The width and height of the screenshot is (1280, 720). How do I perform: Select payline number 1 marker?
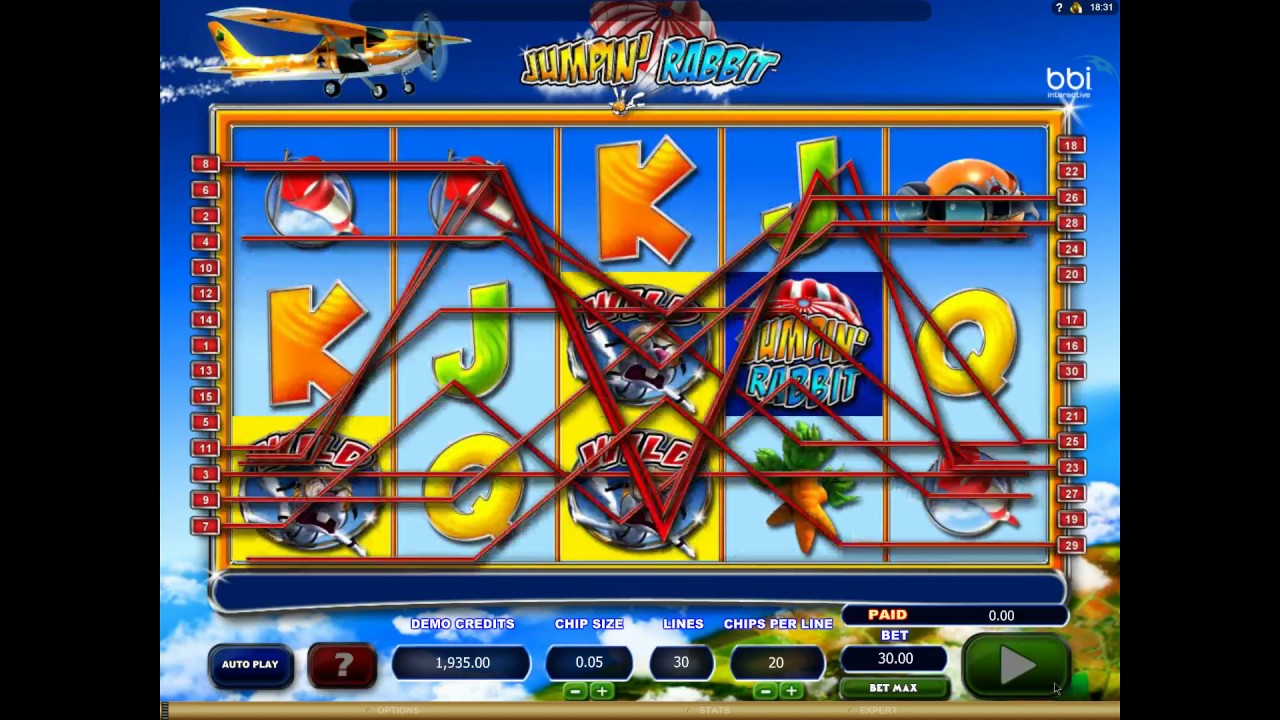point(205,345)
